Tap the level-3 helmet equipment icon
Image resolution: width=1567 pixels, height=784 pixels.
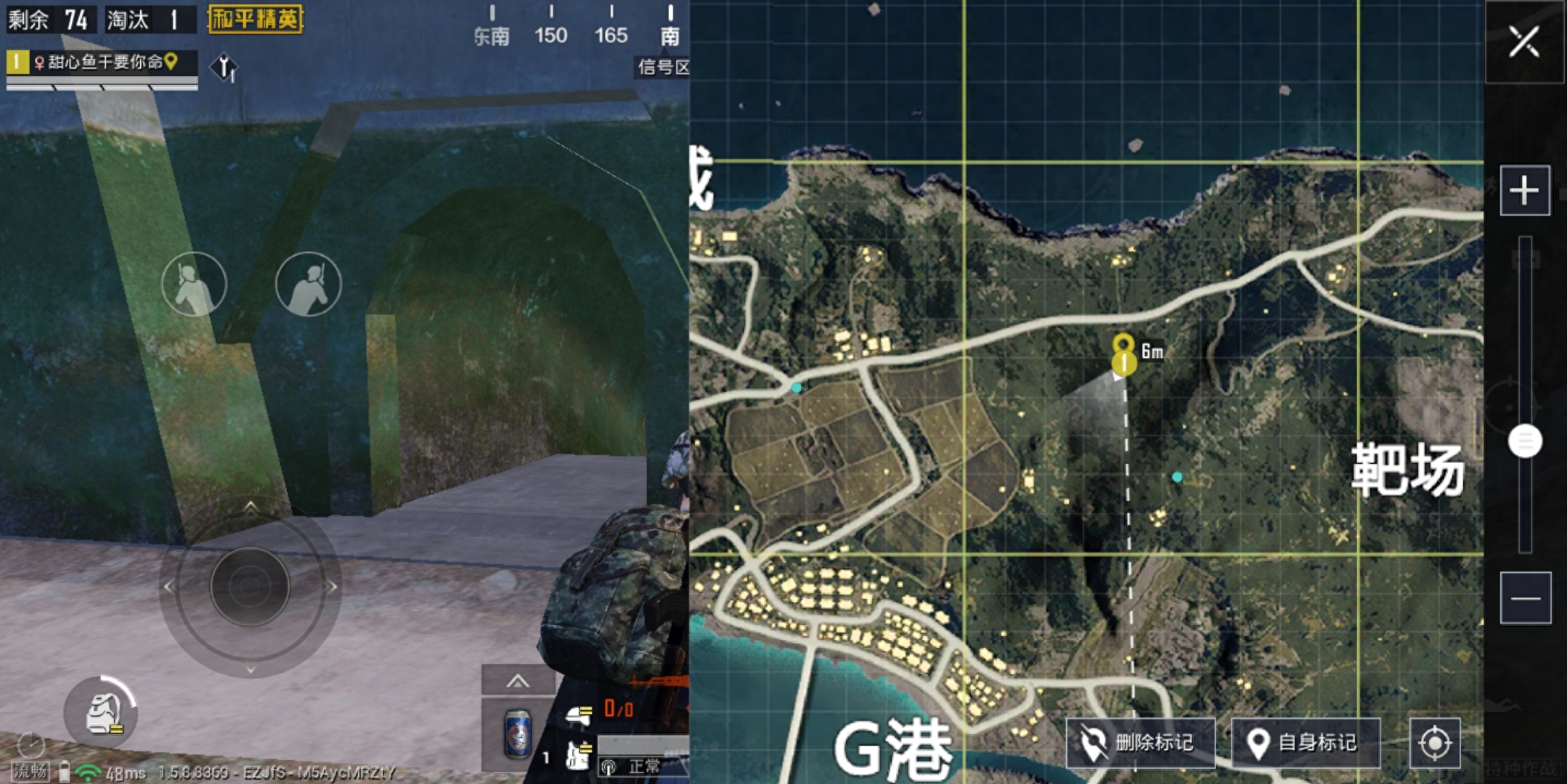580,717
